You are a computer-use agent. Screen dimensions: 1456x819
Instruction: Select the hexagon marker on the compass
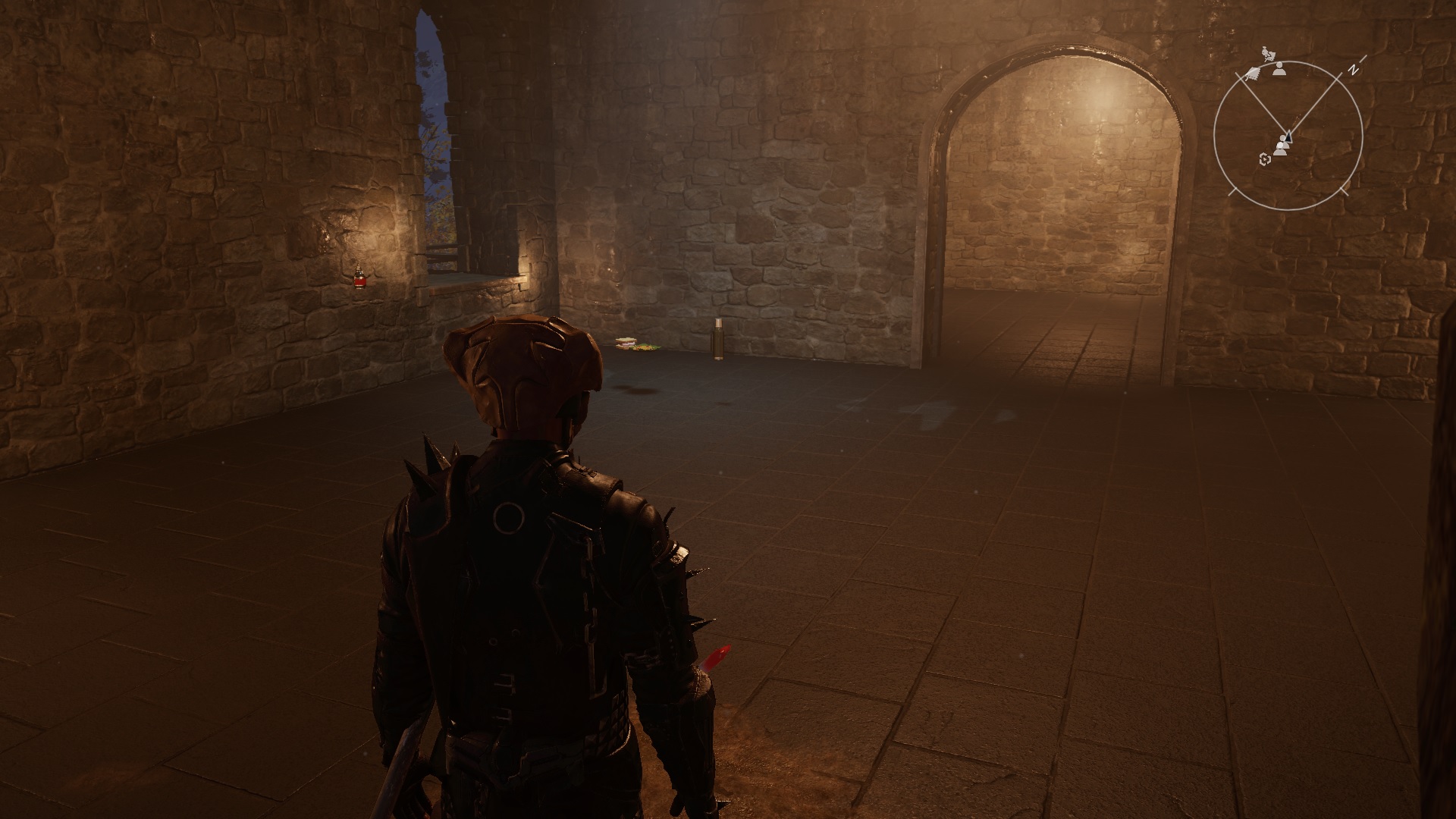[1264, 158]
